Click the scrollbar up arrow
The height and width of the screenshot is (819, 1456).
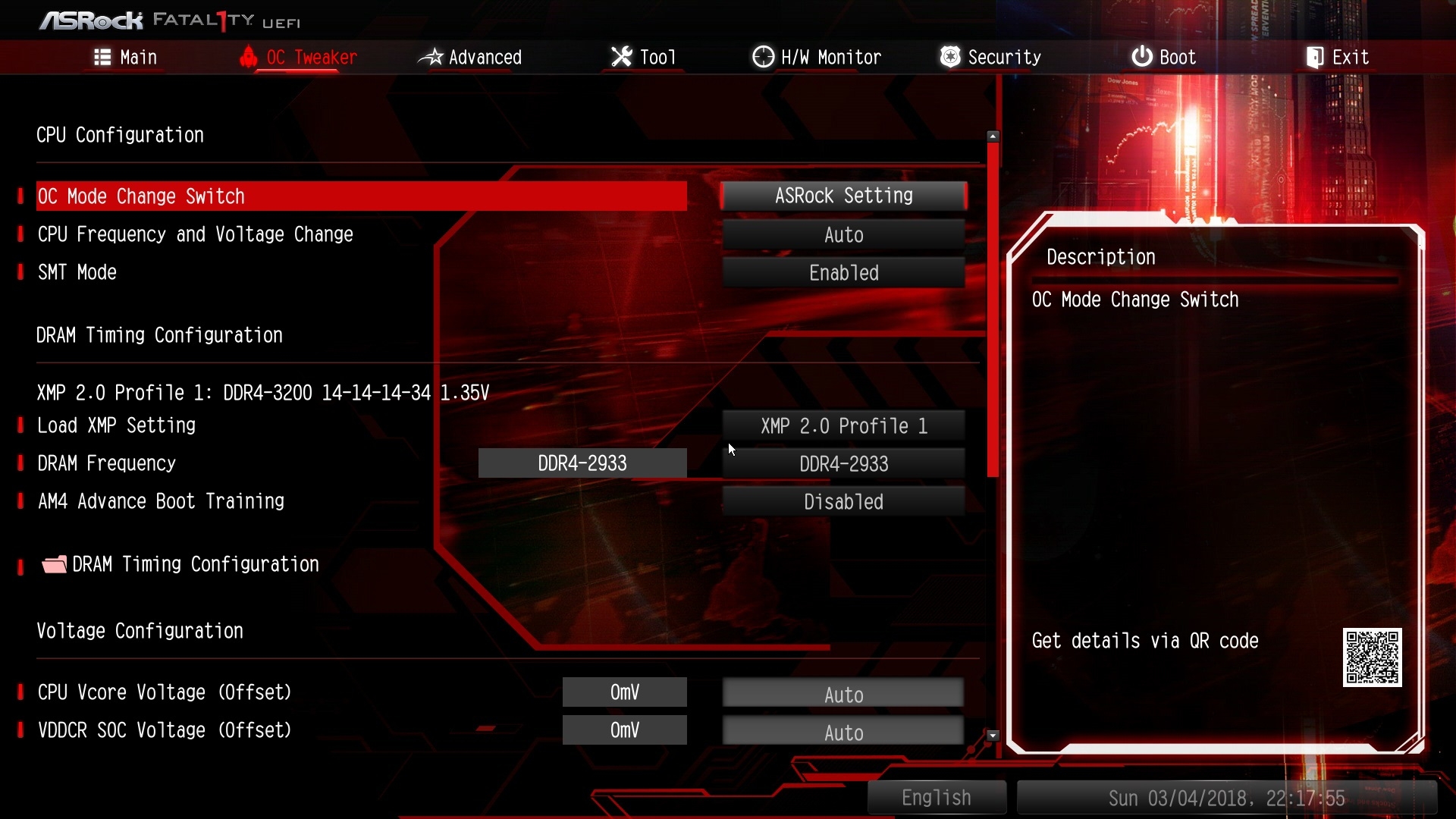coord(993,136)
